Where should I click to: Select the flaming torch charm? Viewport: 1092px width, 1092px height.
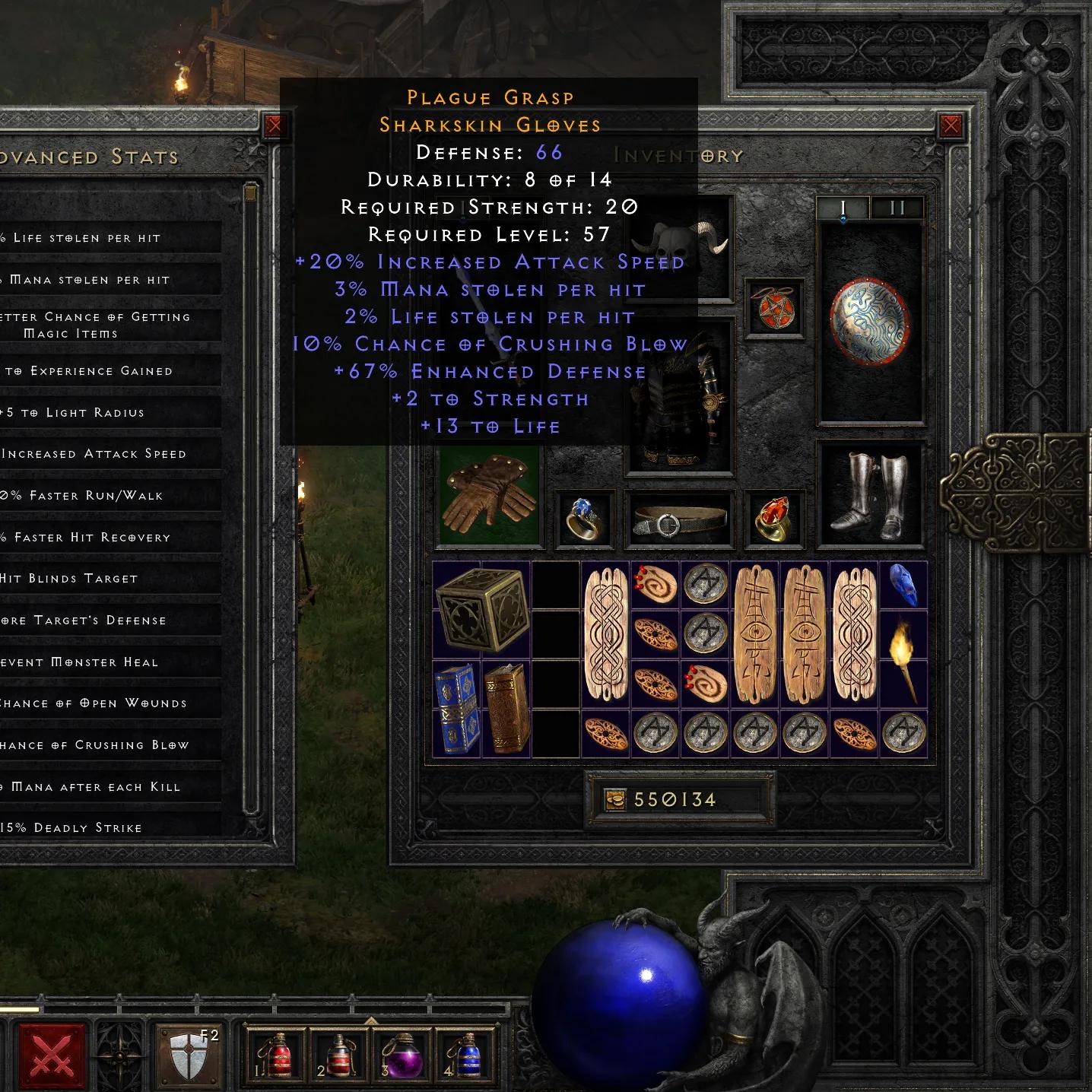(903, 660)
